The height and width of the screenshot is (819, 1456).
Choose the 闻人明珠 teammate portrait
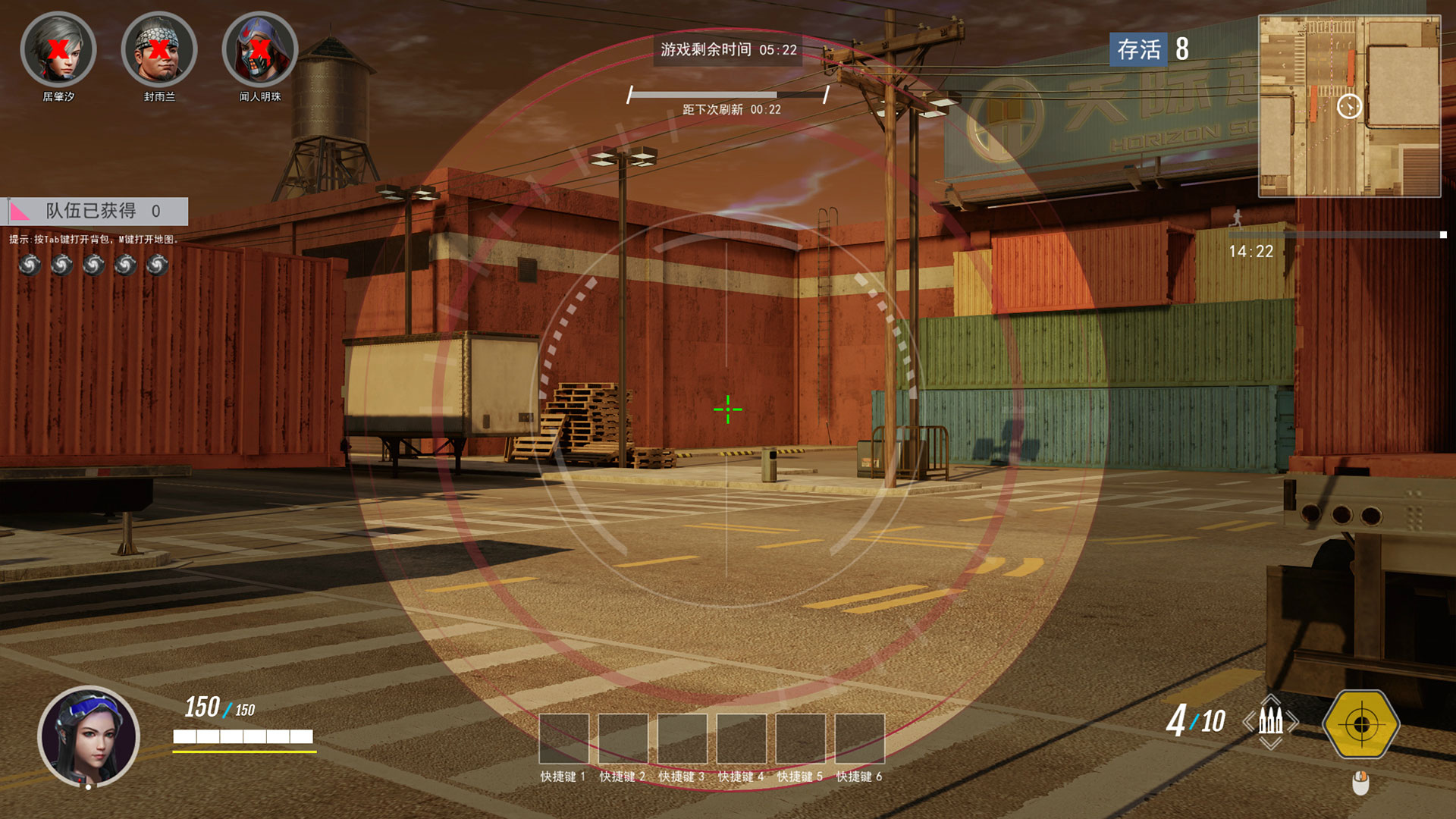[260, 50]
